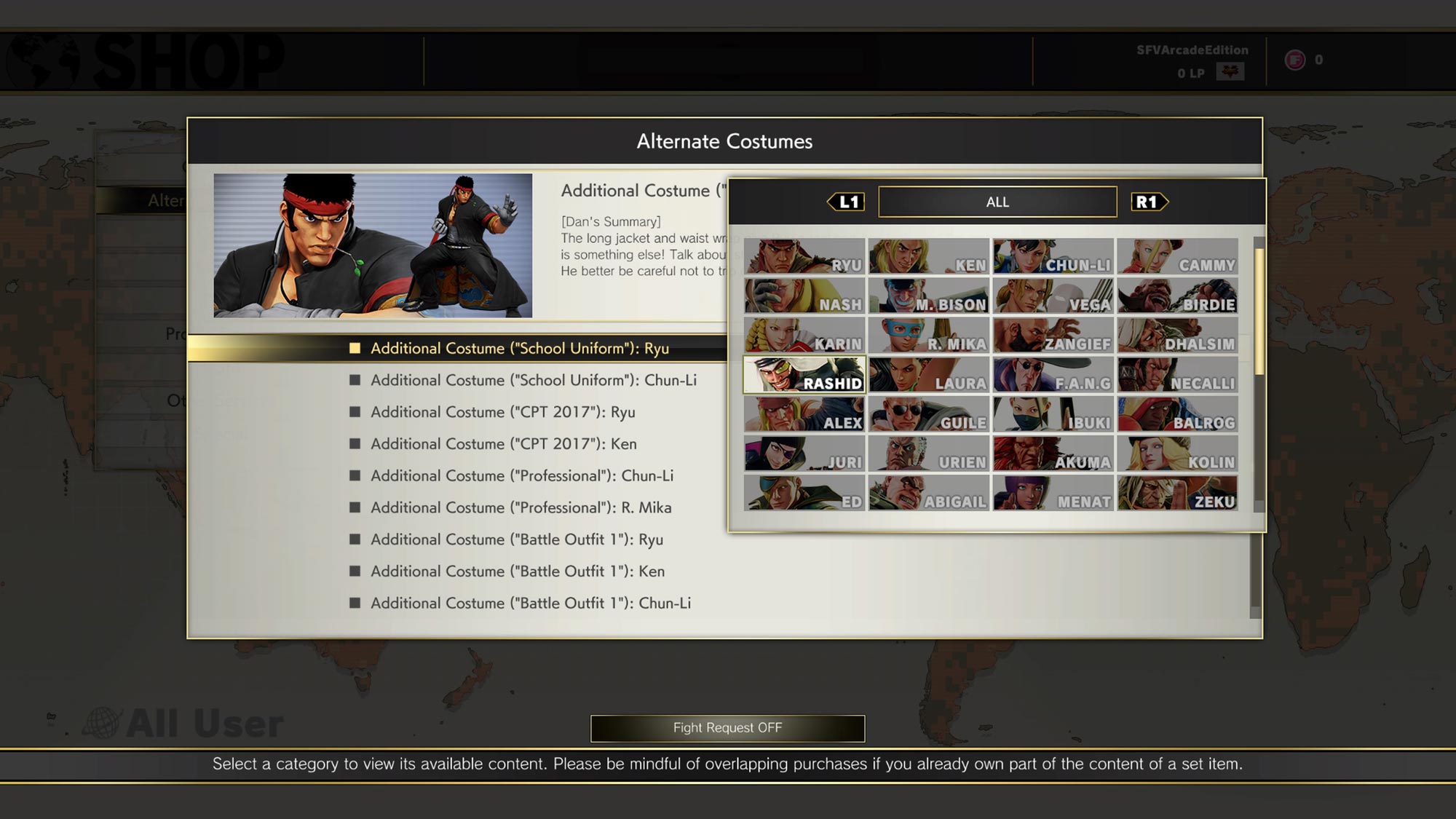Click the Ryu costume preview image

tap(371, 246)
